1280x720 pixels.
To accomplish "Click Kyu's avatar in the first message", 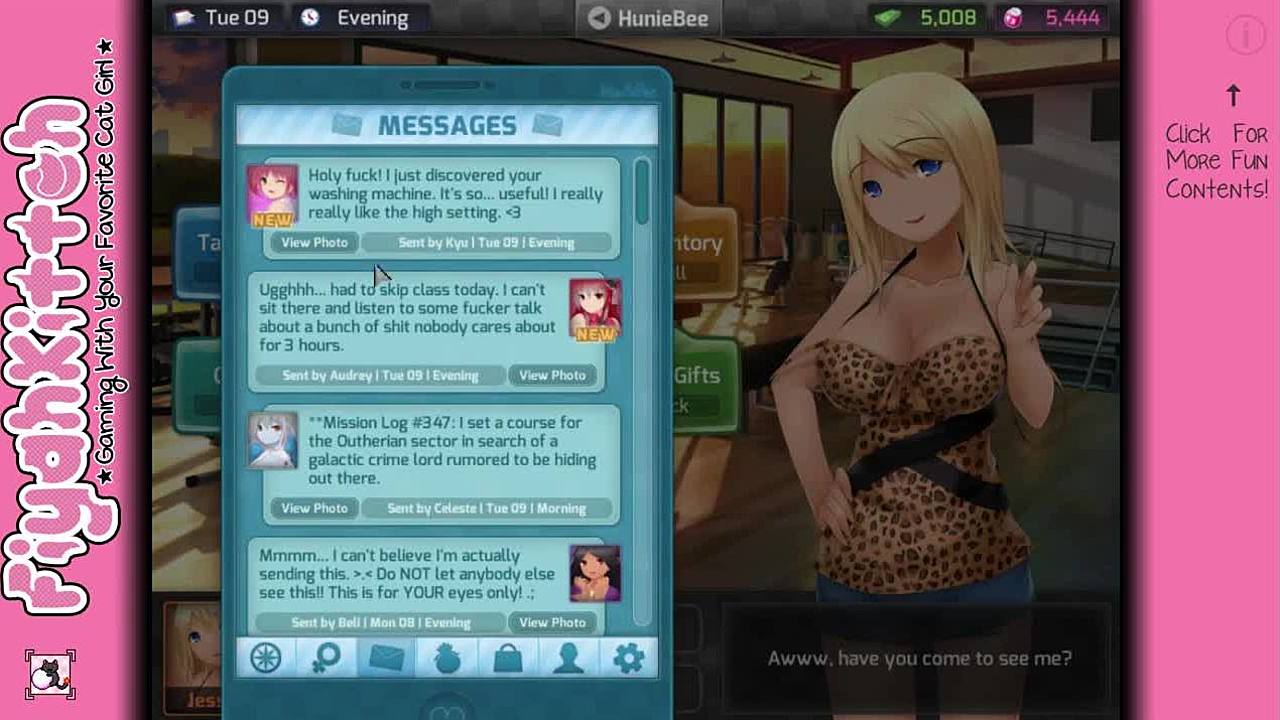I will [x=272, y=195].
